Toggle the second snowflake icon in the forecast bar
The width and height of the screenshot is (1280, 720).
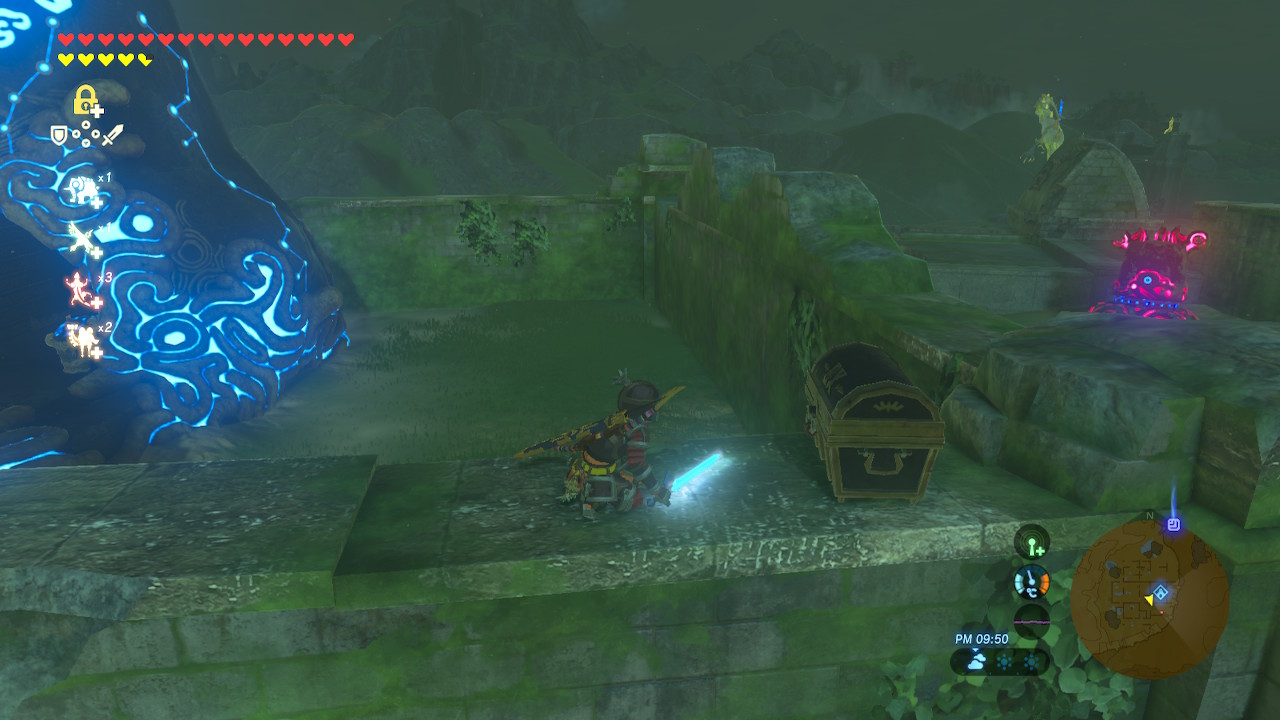tap(1031, 660)
